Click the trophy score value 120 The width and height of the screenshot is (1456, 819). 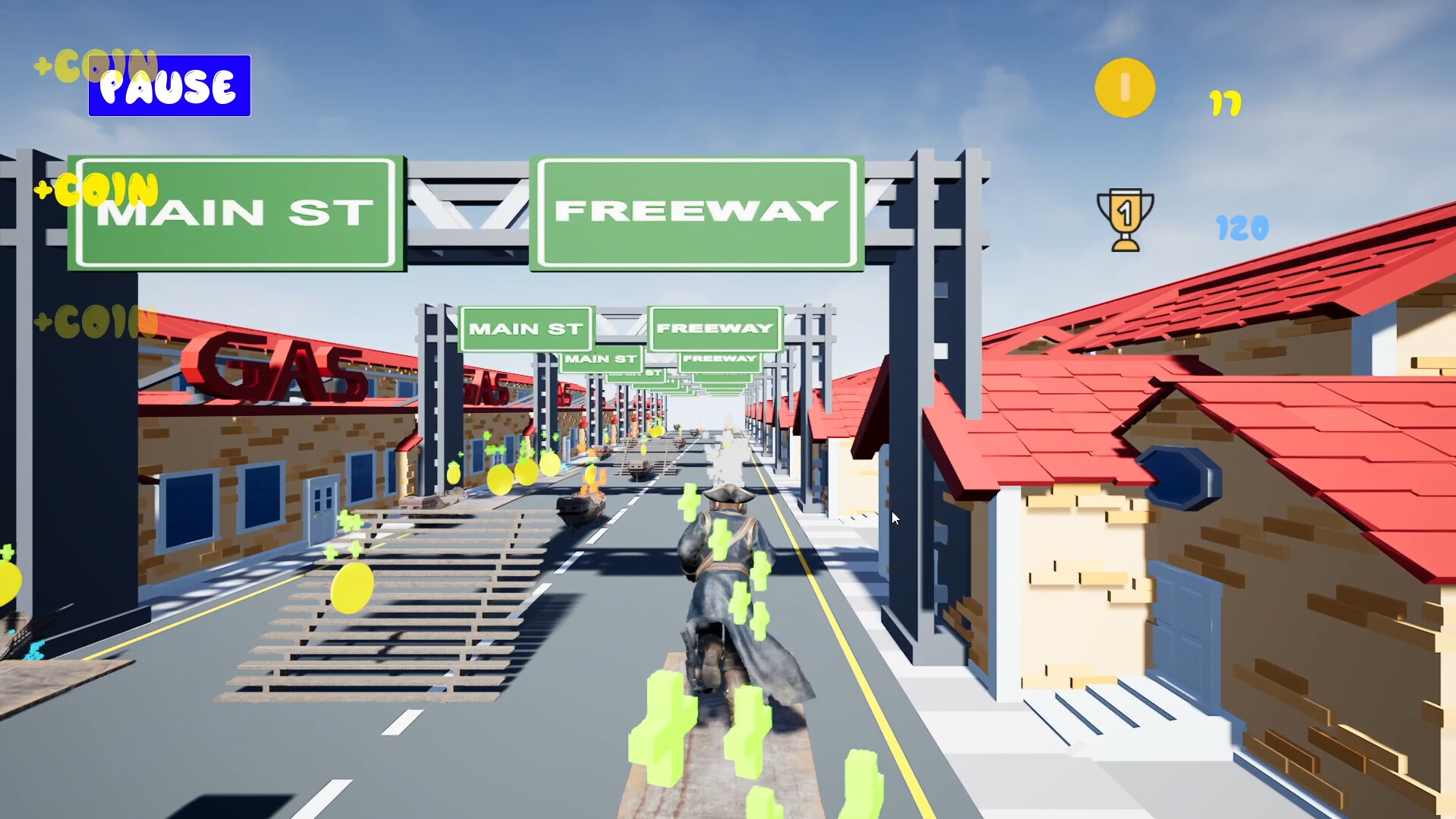(1243, 228)
